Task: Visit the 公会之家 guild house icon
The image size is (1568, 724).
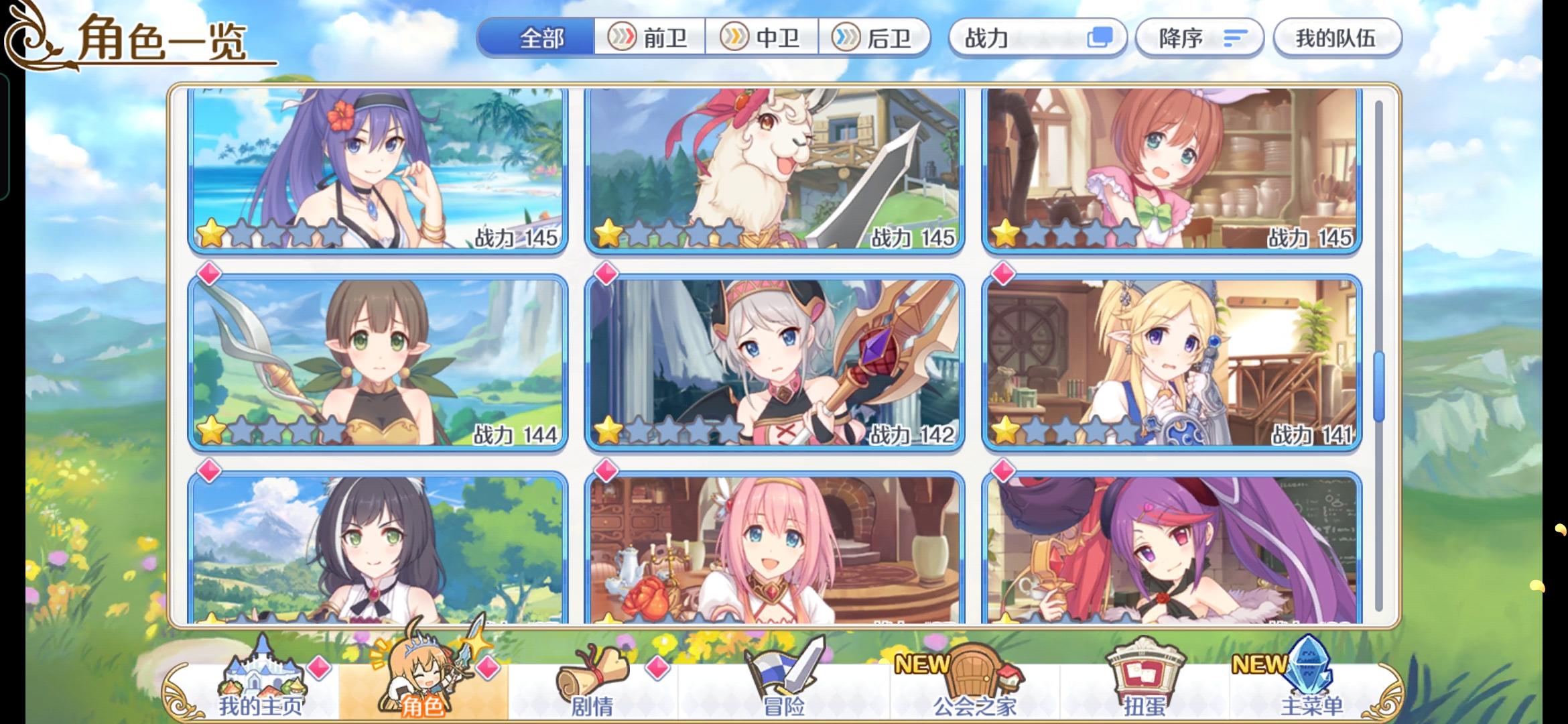Action: 978,674
